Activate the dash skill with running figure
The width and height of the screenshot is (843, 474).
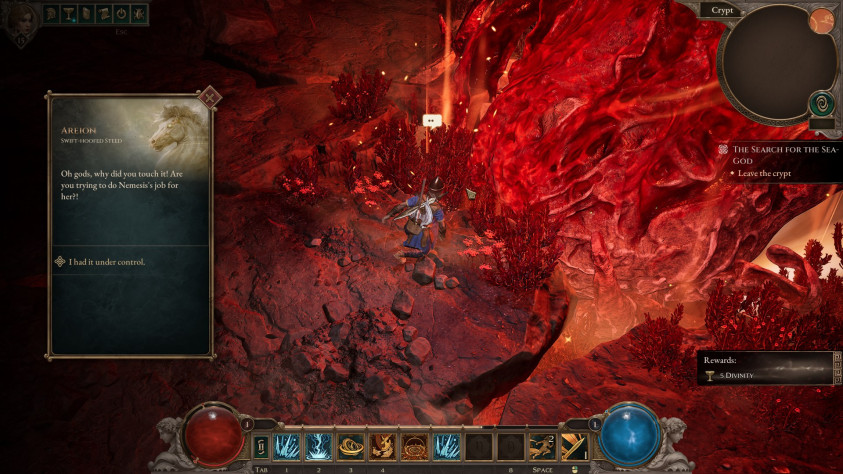tap(543, 446)
